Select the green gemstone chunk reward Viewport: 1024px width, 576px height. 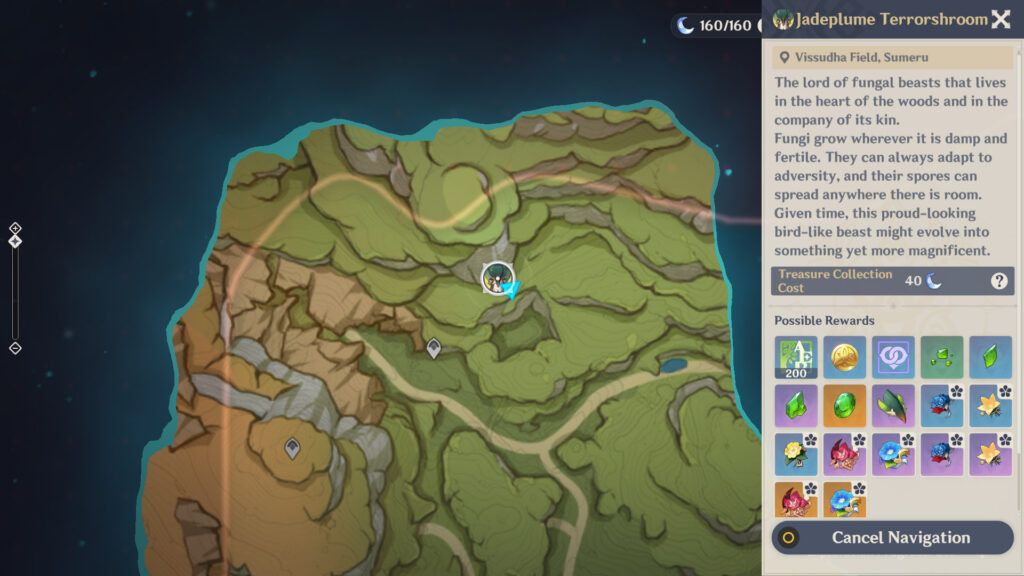tap(796, 406)
